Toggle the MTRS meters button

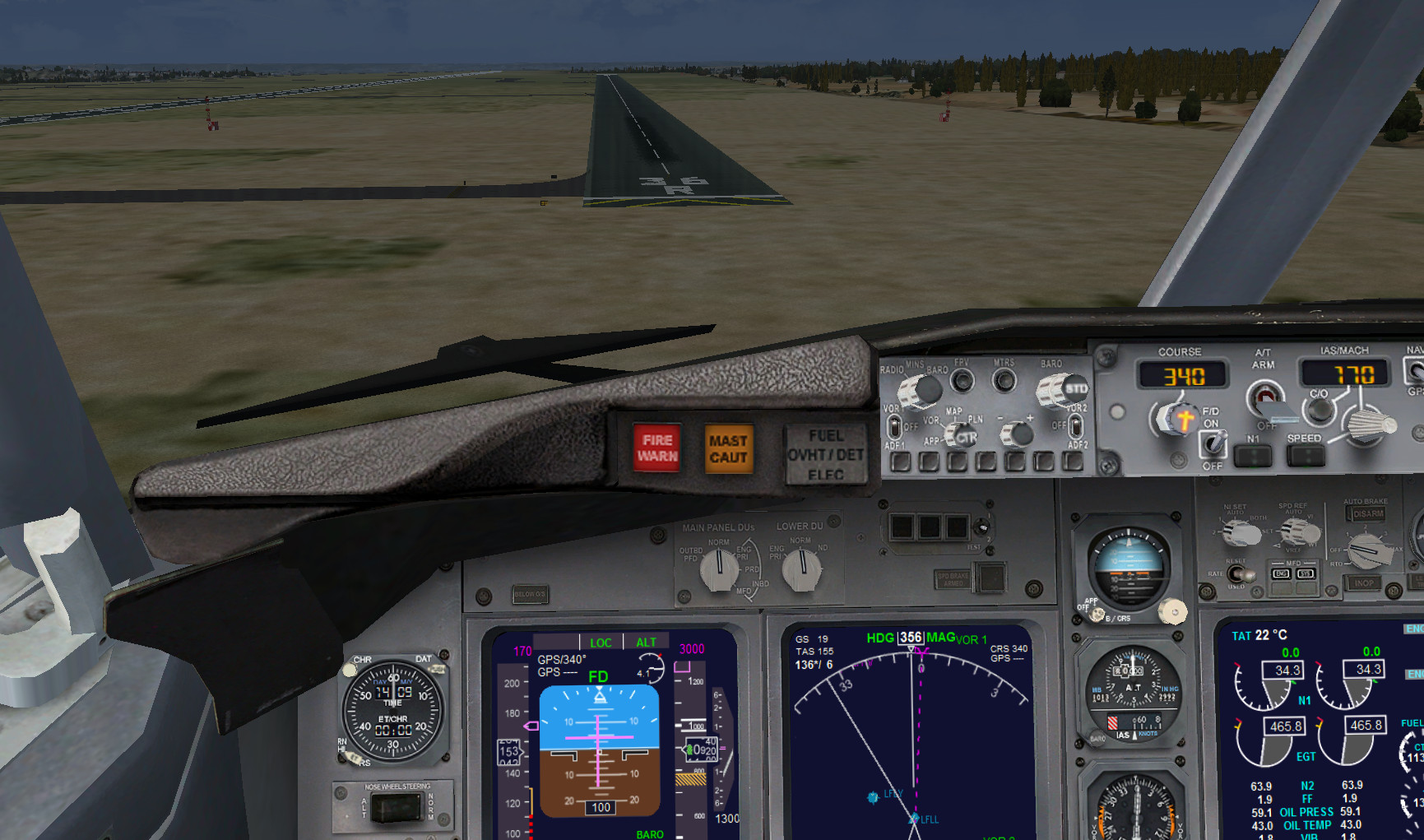(x=1004, y=381)
